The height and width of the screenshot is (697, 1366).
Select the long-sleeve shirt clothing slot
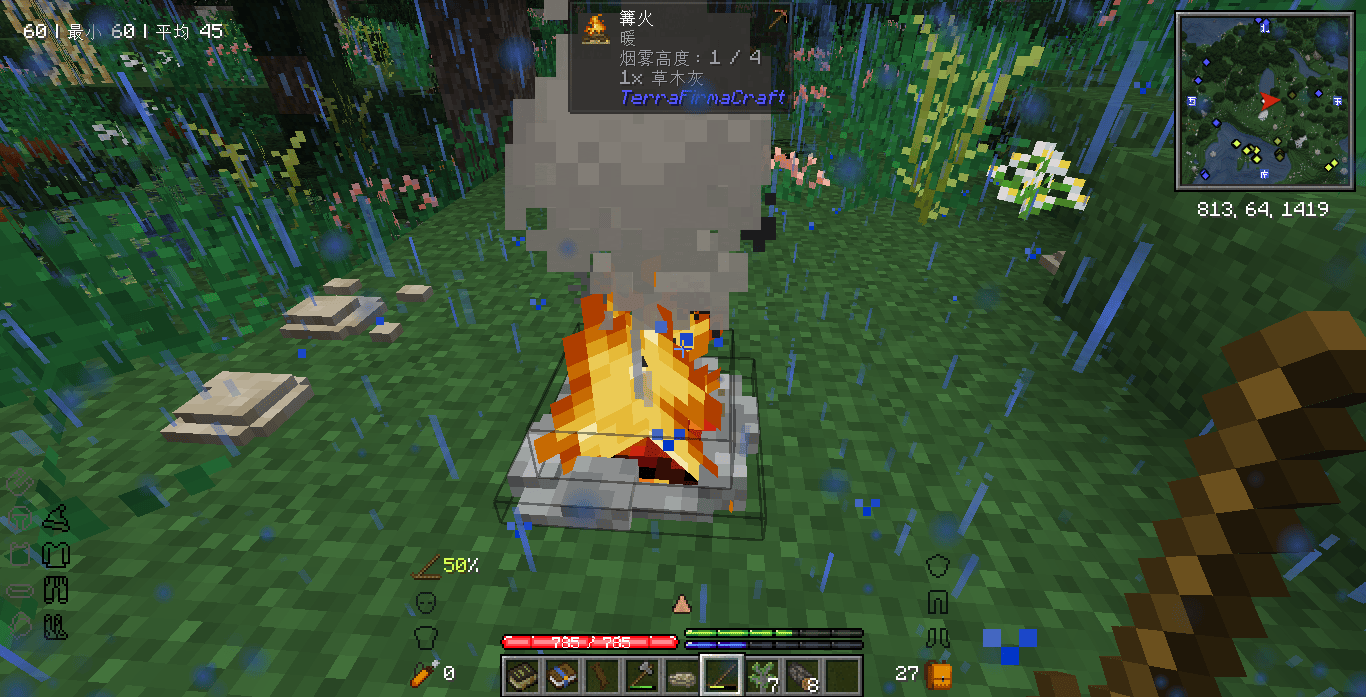[x=55, y=554]
